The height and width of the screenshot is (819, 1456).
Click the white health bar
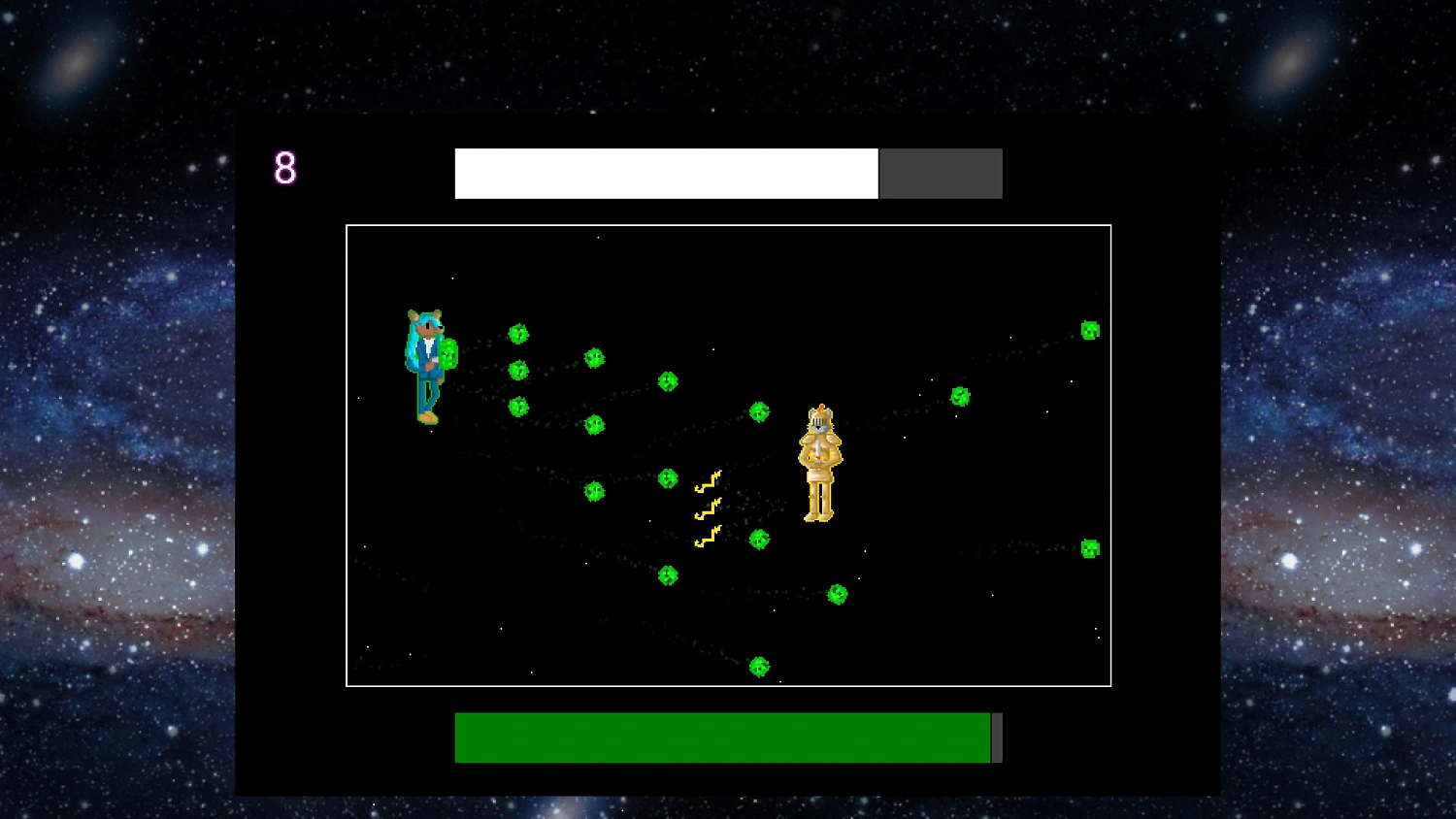665,173
